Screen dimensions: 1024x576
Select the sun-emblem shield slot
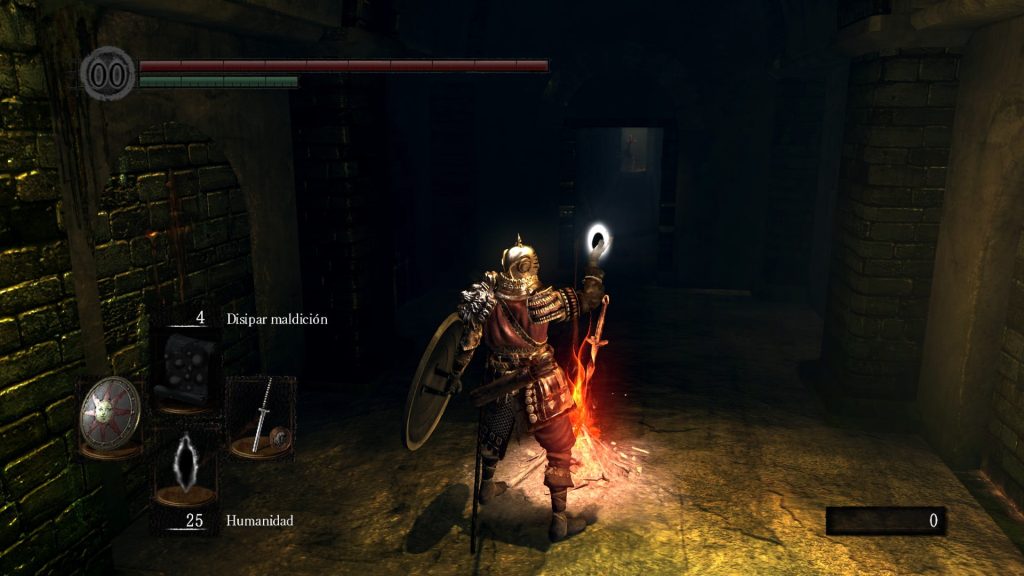pos(109,415)
